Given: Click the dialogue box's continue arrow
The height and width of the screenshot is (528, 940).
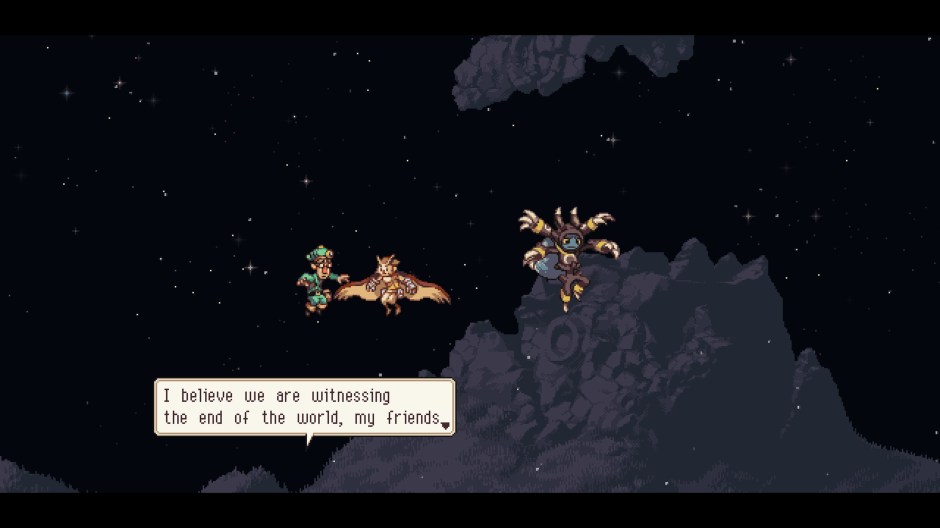Looking at the screenshot, I should click(445, 425).
